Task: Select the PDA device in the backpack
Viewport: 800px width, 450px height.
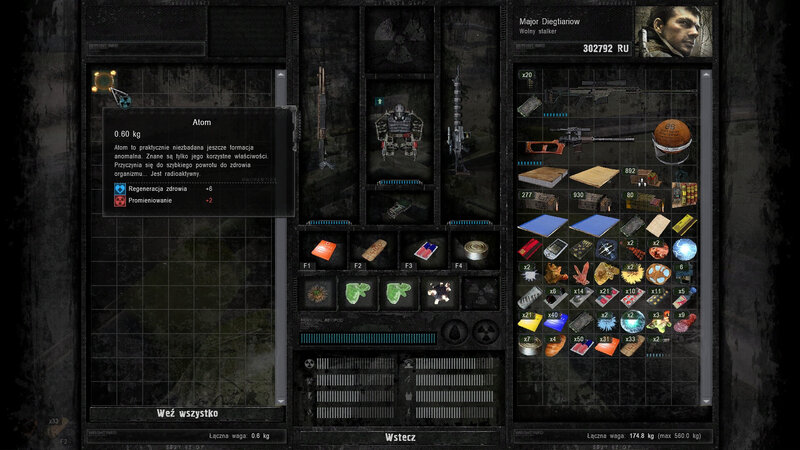Action: (553, 247)
